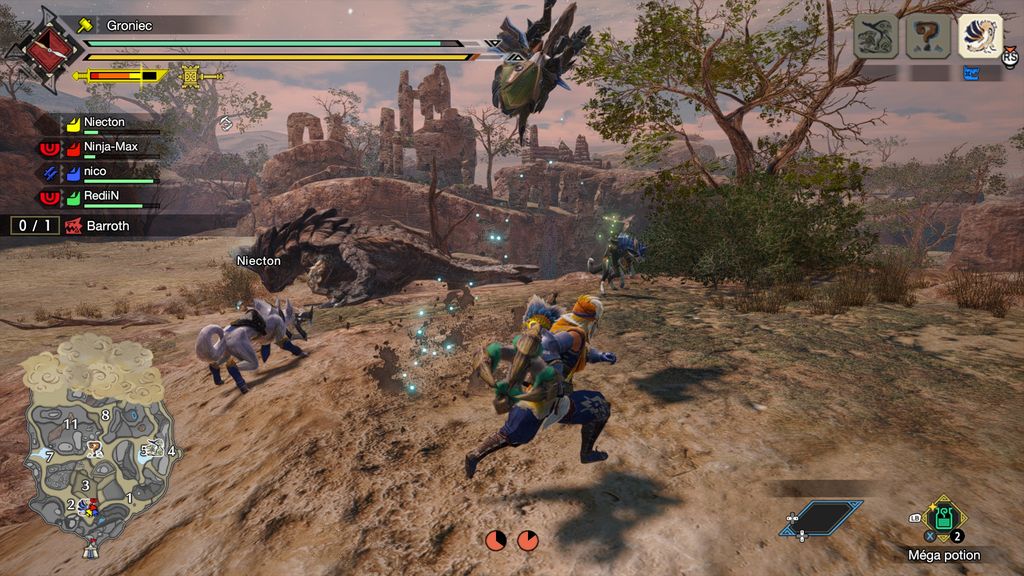Viewport: 1024px width, 576px height.
Task: Select the greyed-out monster icon
Action: pos(875,36)
